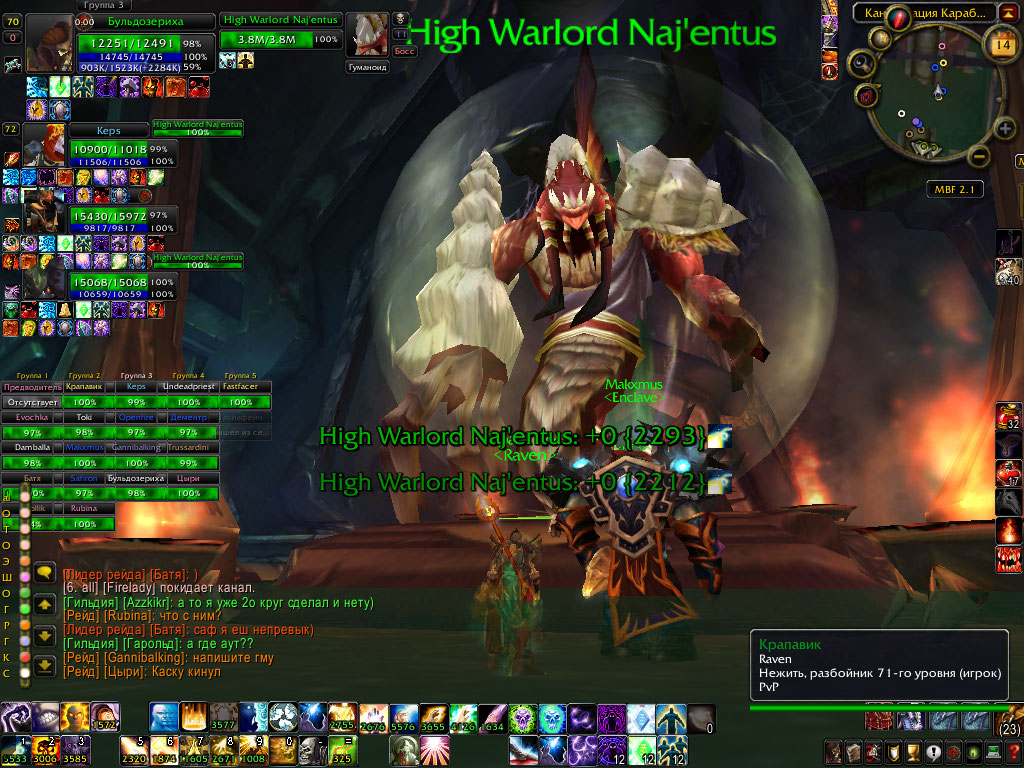Use action bar slot numbered 1
The image size is (1024, 768).
[x=15, y=750]
